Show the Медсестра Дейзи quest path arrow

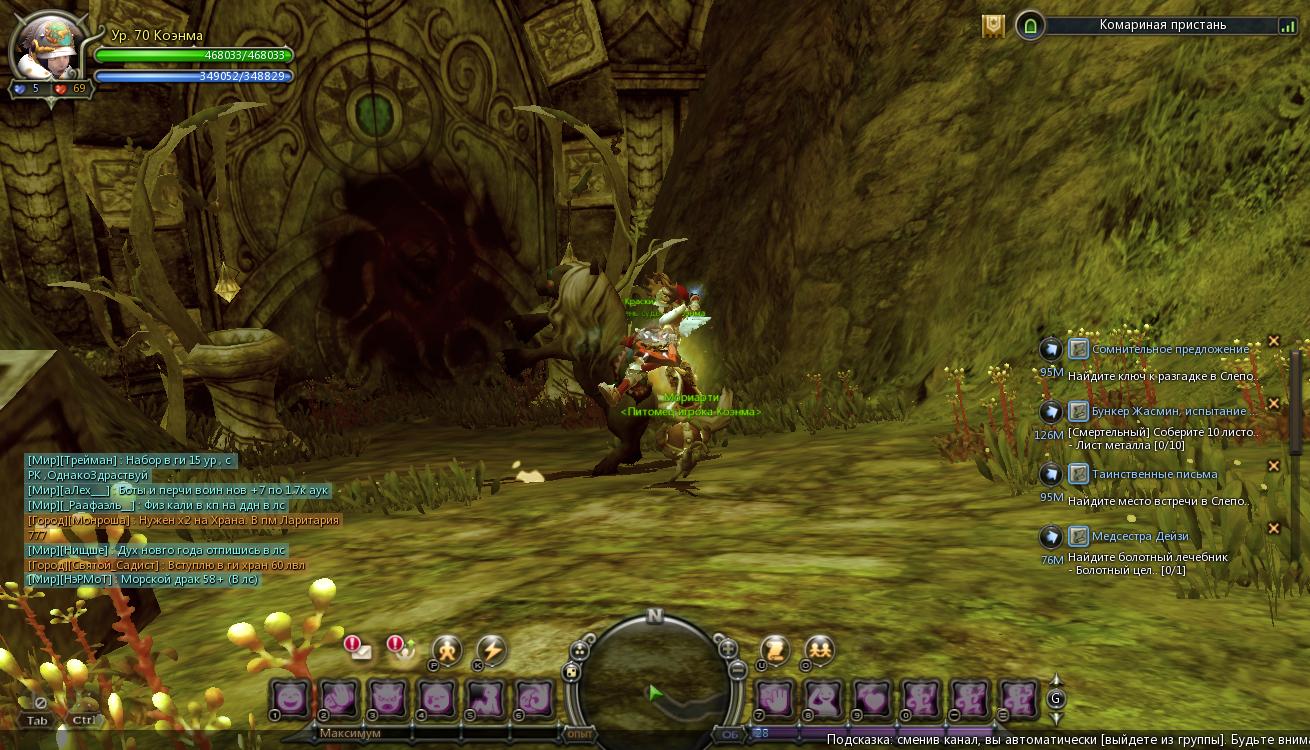click(1050, 536)
